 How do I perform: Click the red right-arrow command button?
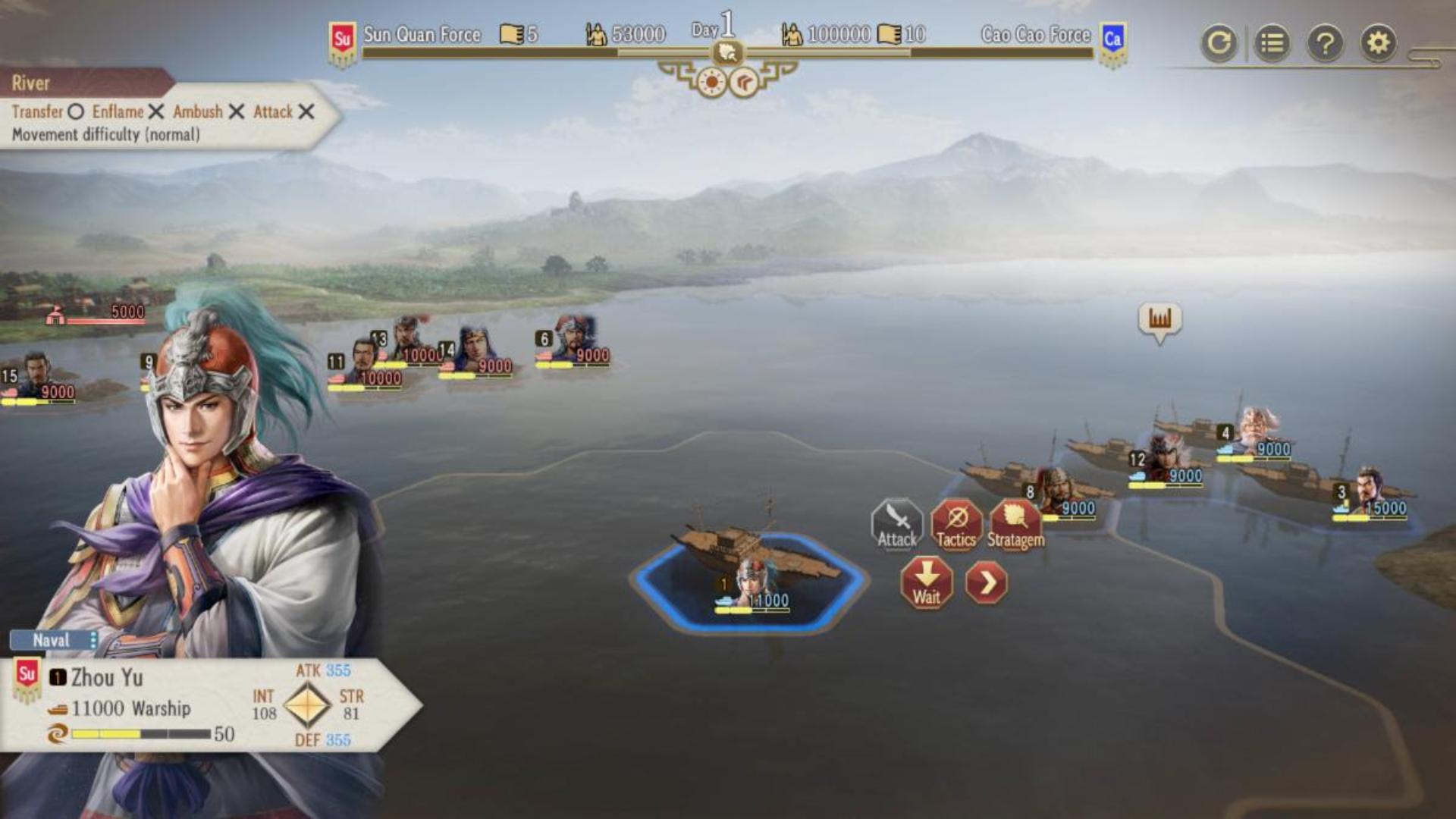click(x=987, y=582)
